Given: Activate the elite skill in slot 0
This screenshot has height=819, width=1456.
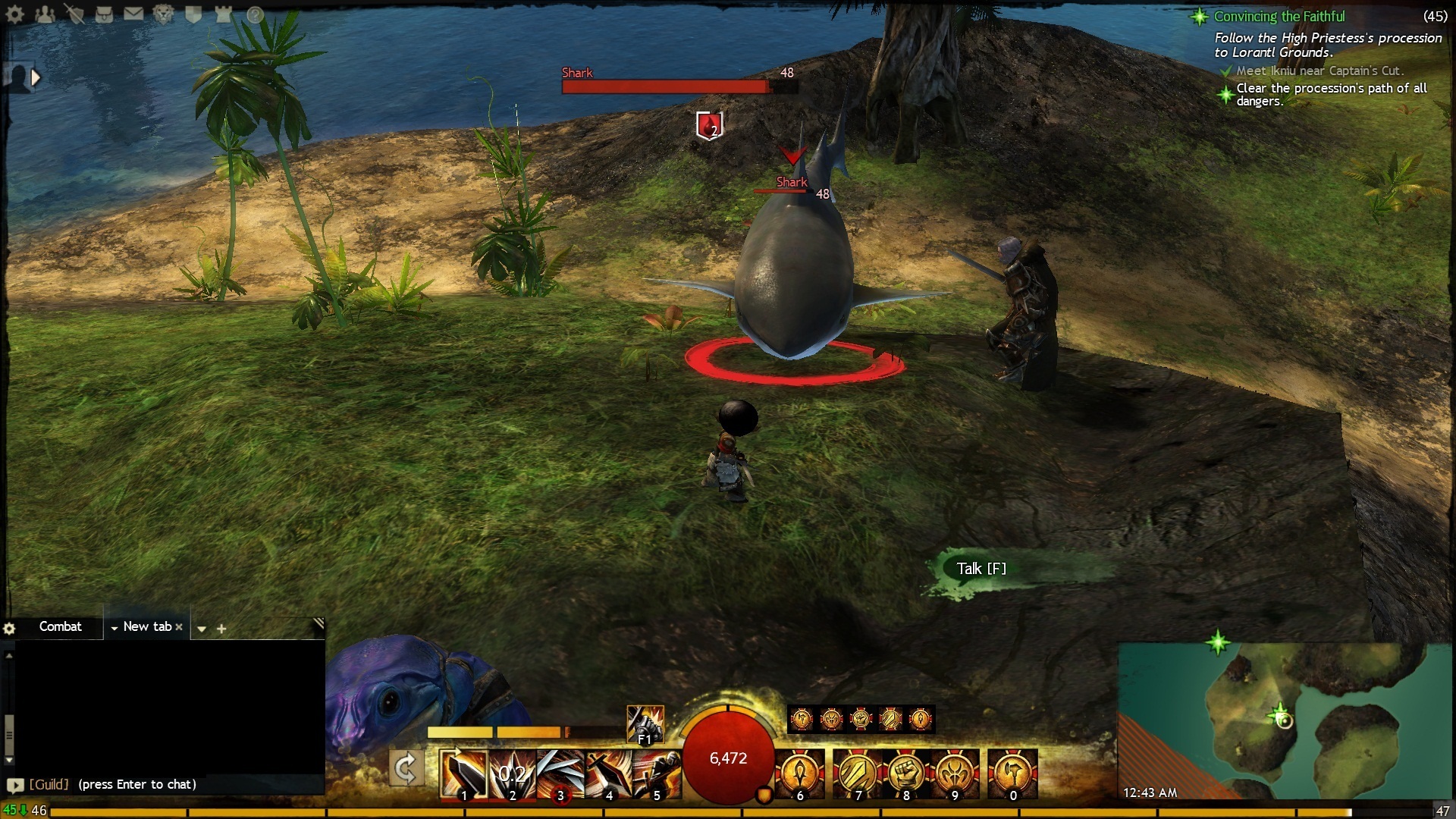Looking at the screenshot, I should 1013,773.
